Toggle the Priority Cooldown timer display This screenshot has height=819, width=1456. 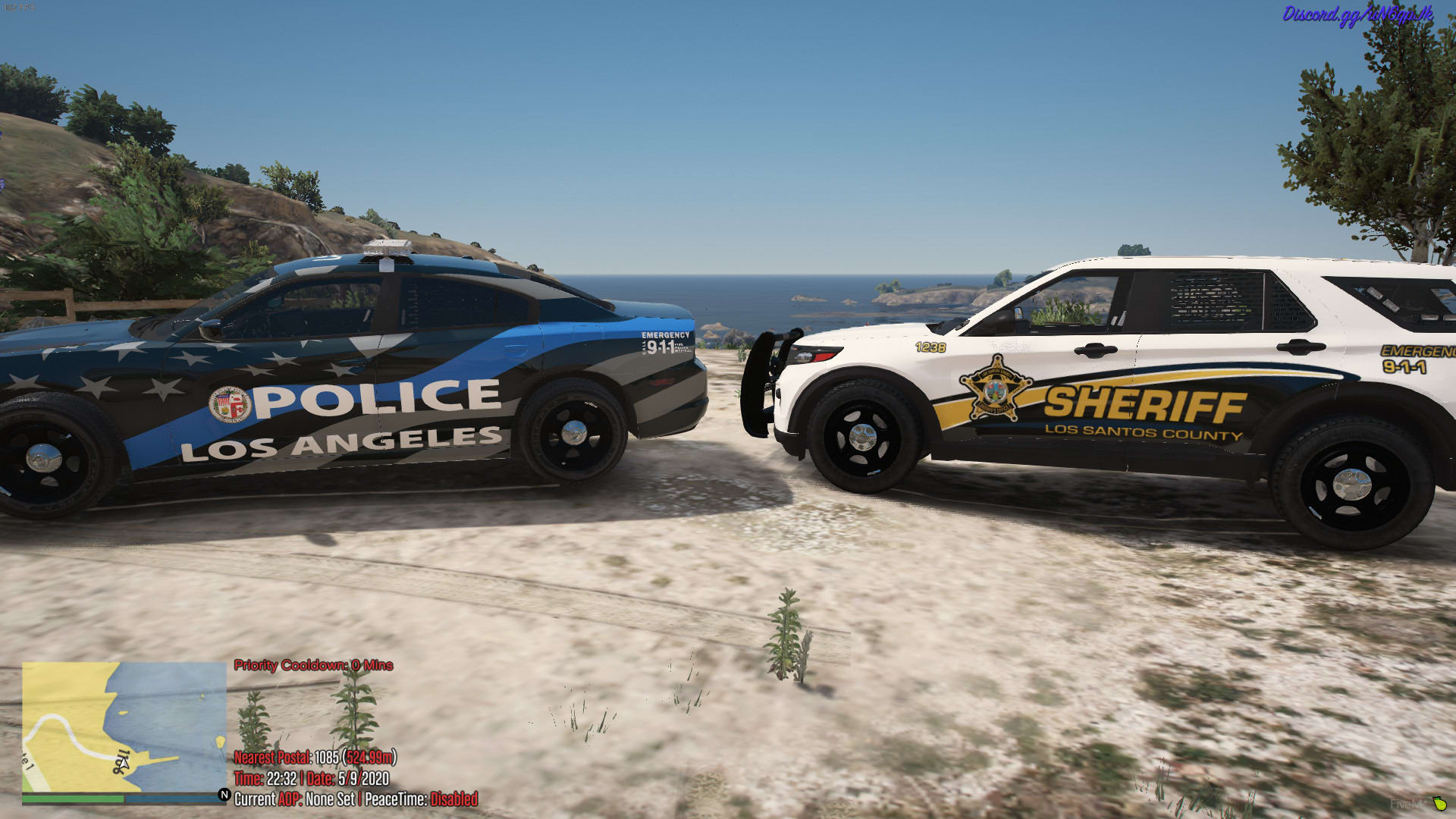click(x=312, y=666)
